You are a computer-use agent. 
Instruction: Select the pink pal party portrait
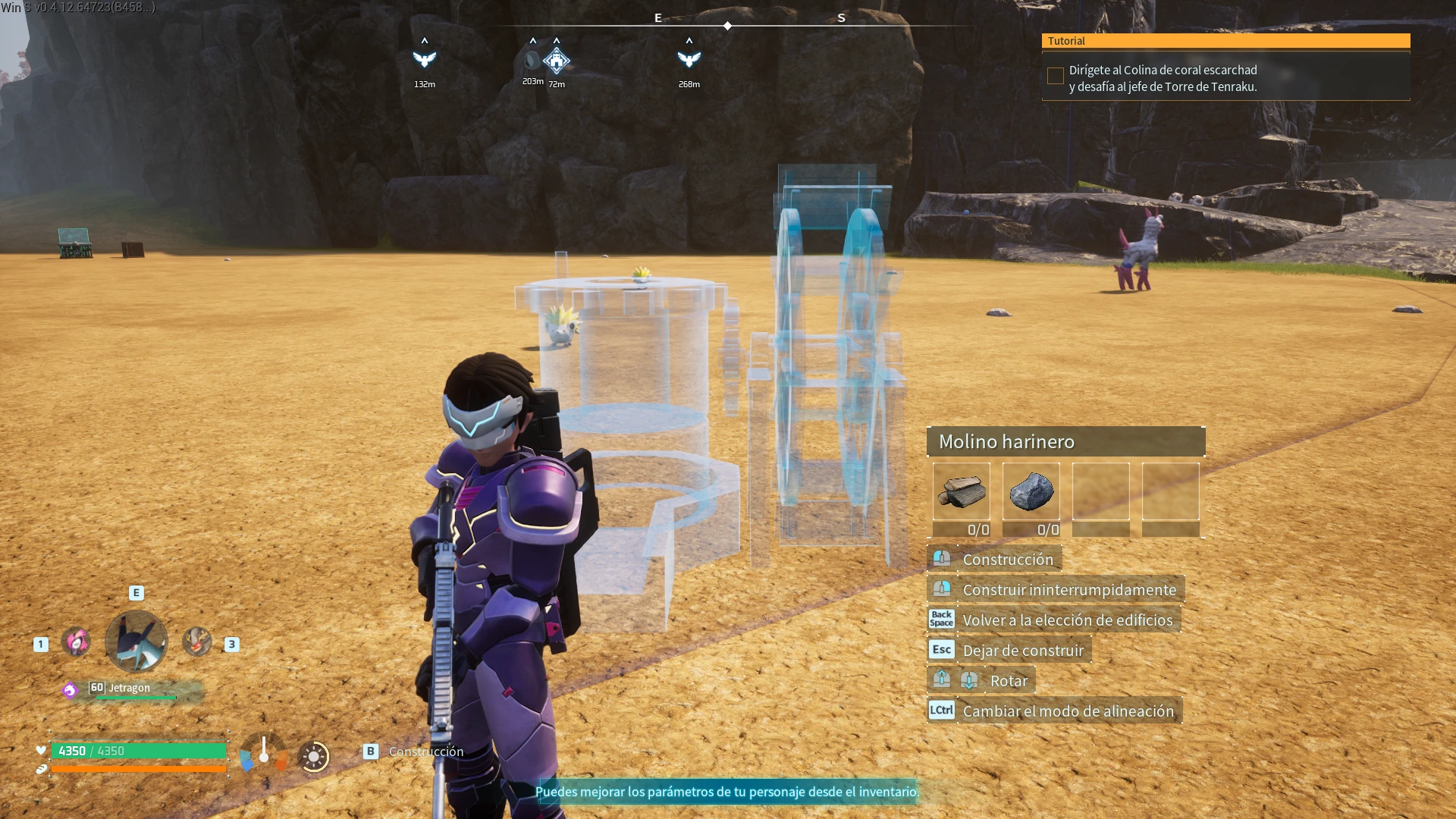(76, 642)
